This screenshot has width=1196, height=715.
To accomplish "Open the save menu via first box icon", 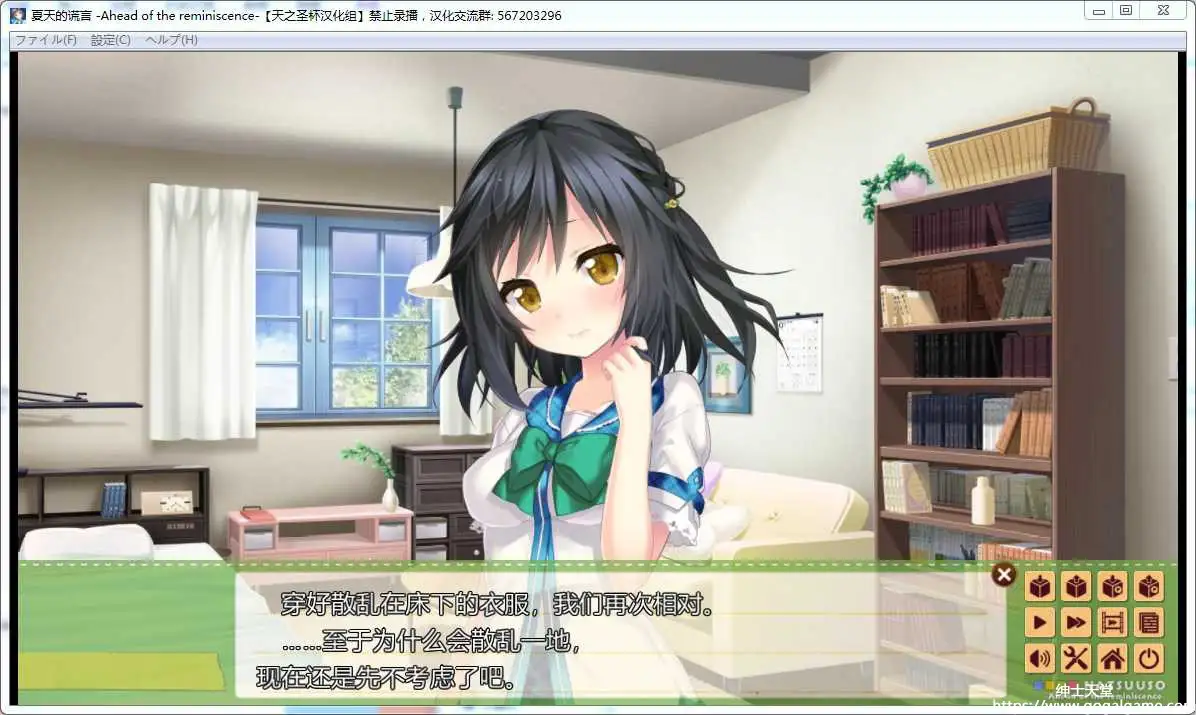I will (x=1040, y=587).
